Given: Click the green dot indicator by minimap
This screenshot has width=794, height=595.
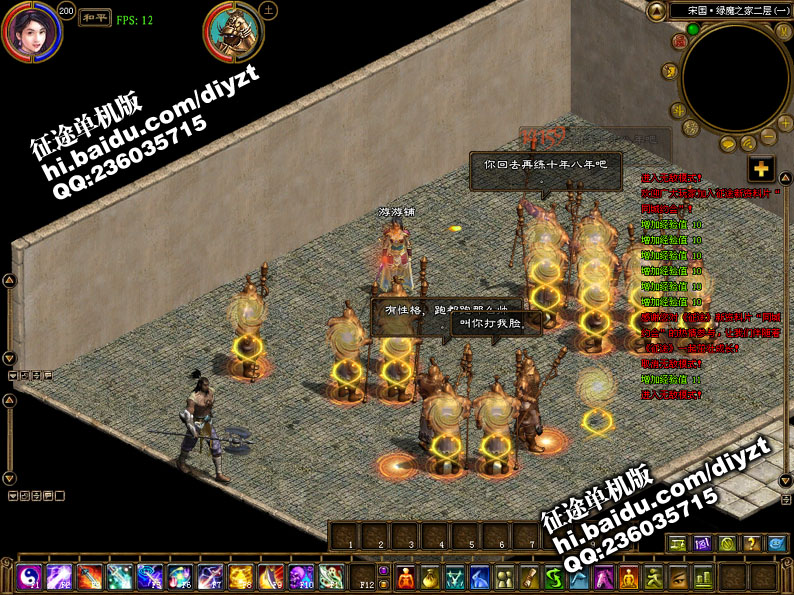Looking at the screenshot, I should (692, 30).
